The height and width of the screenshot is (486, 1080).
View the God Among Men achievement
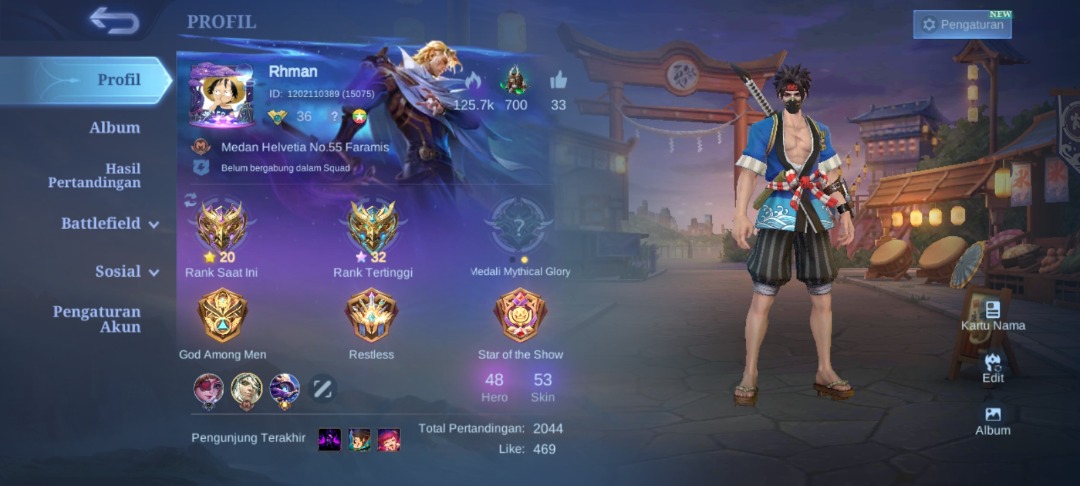[222, 316]
